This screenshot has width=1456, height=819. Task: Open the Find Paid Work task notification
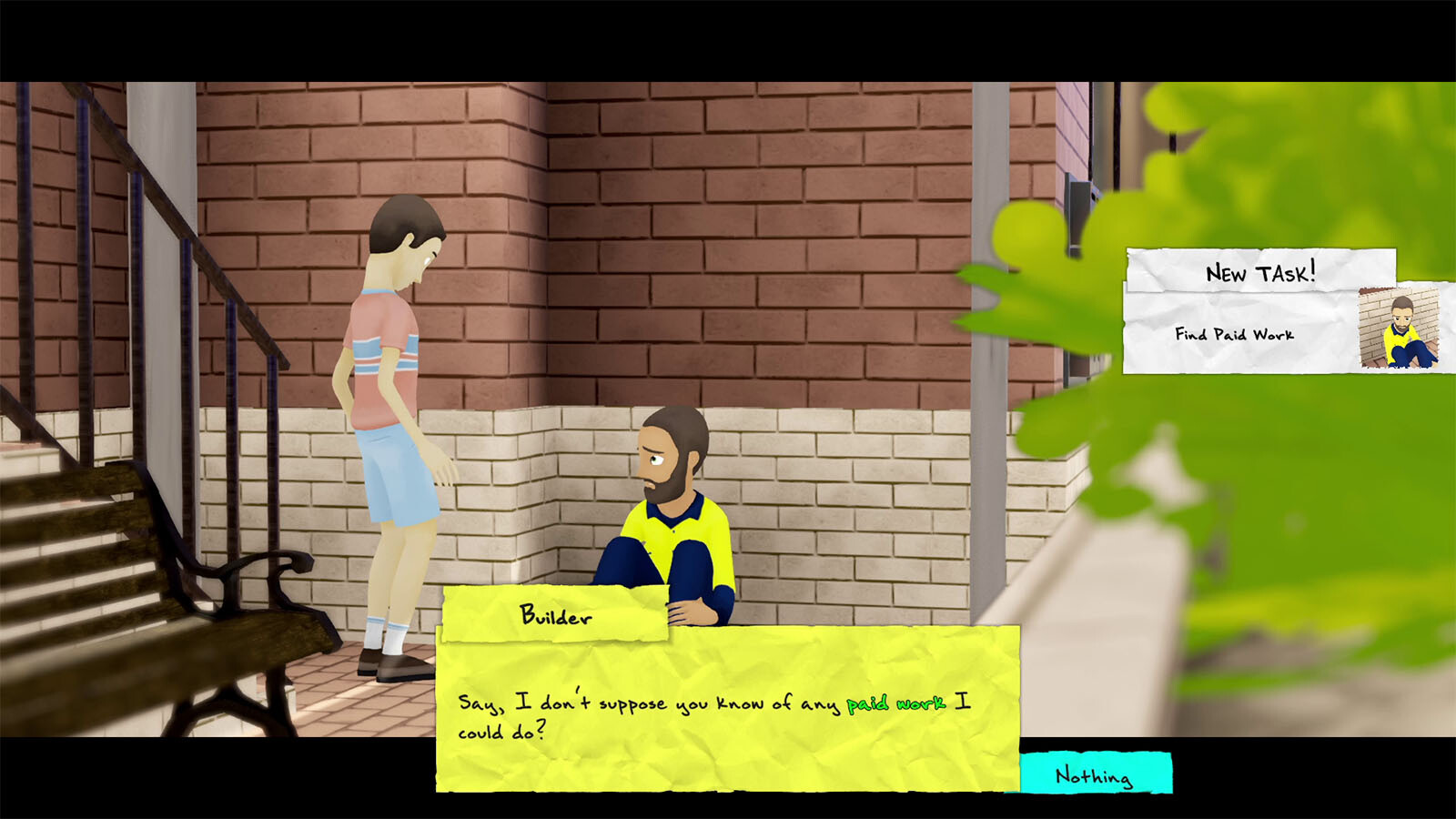1235,334
